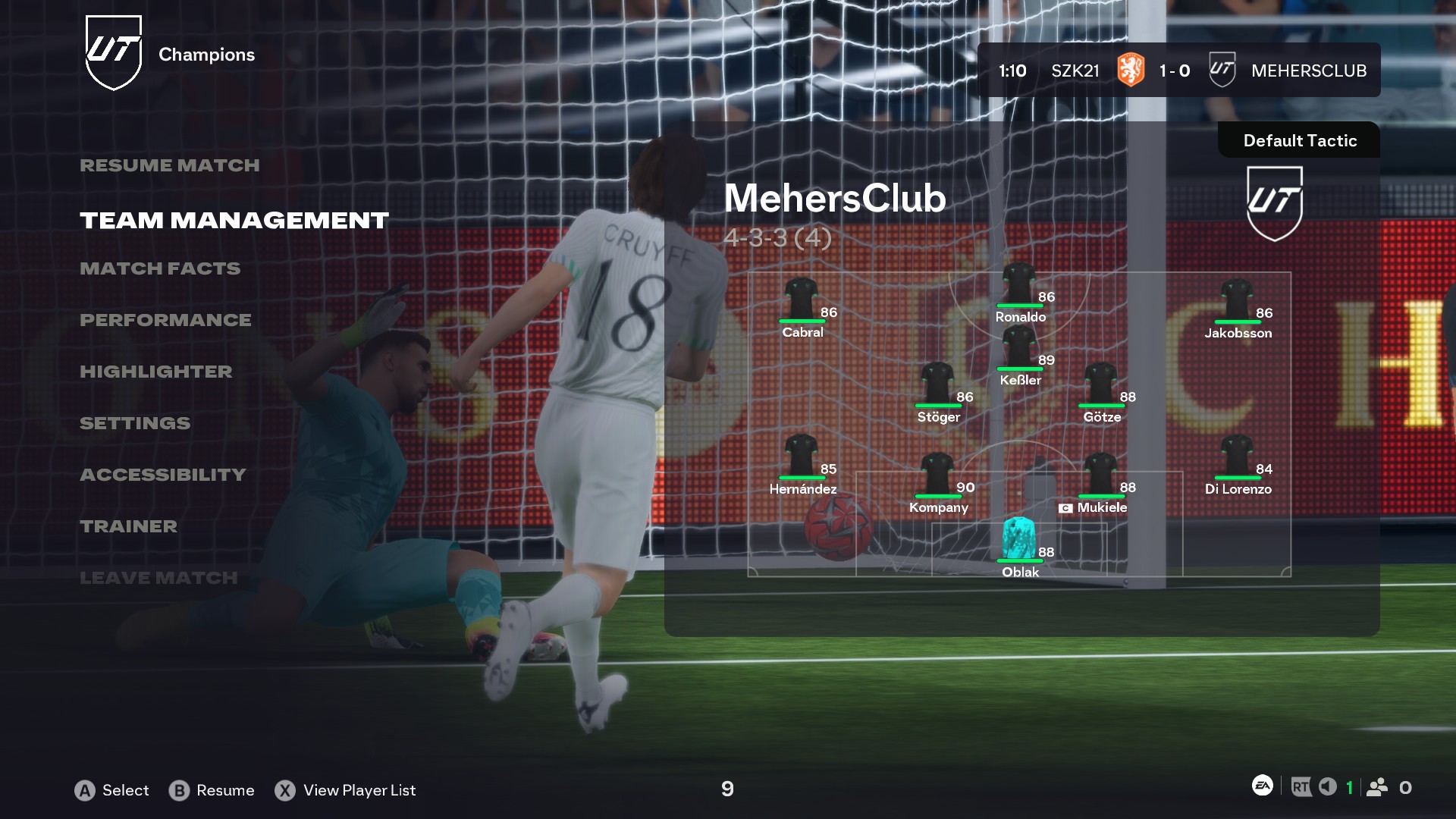Viewport: 1456px width, 819px height.
Task: Select the Trainer menu entry
Action: [x=128, y=526]
